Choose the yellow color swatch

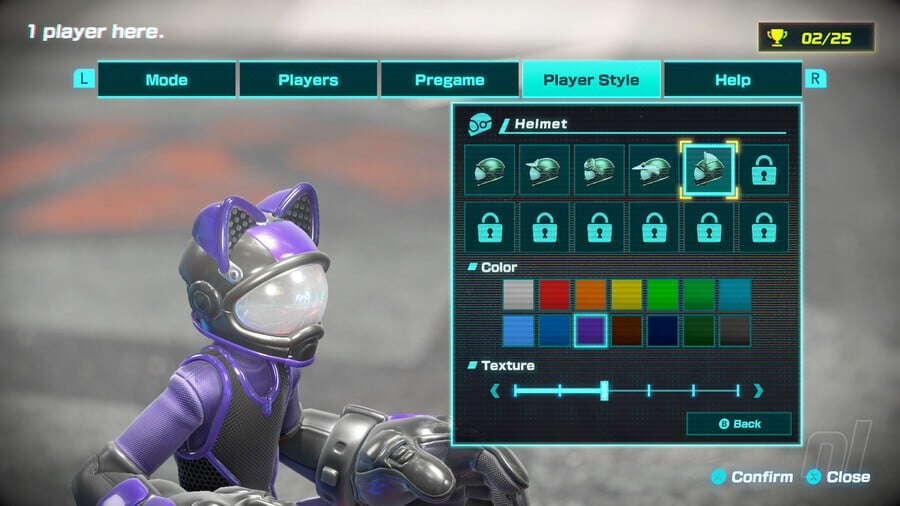(627, 295)
